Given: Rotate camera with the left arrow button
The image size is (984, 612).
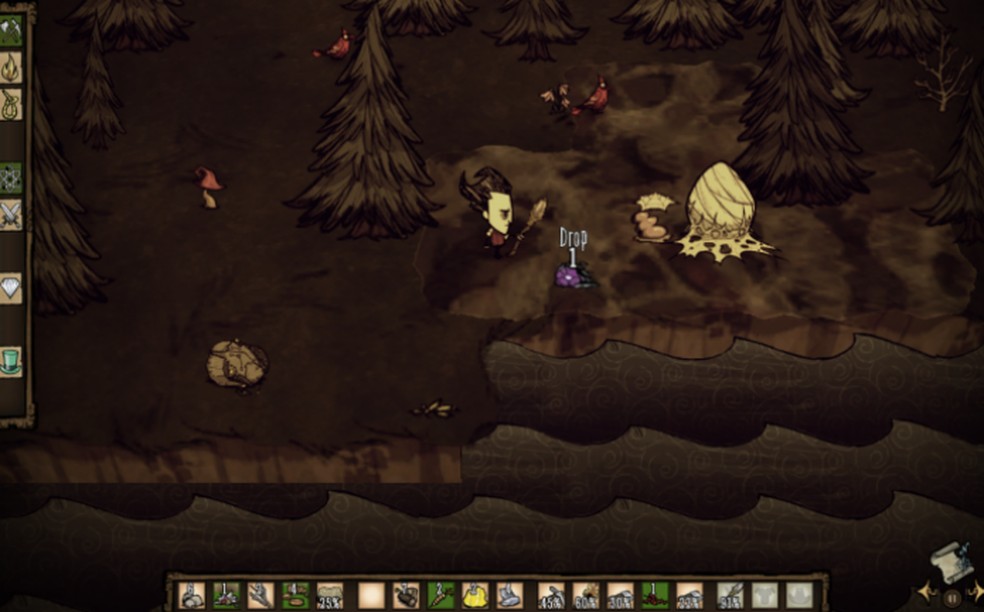Looking at the screenshot, I should click(x=926, y=594).
